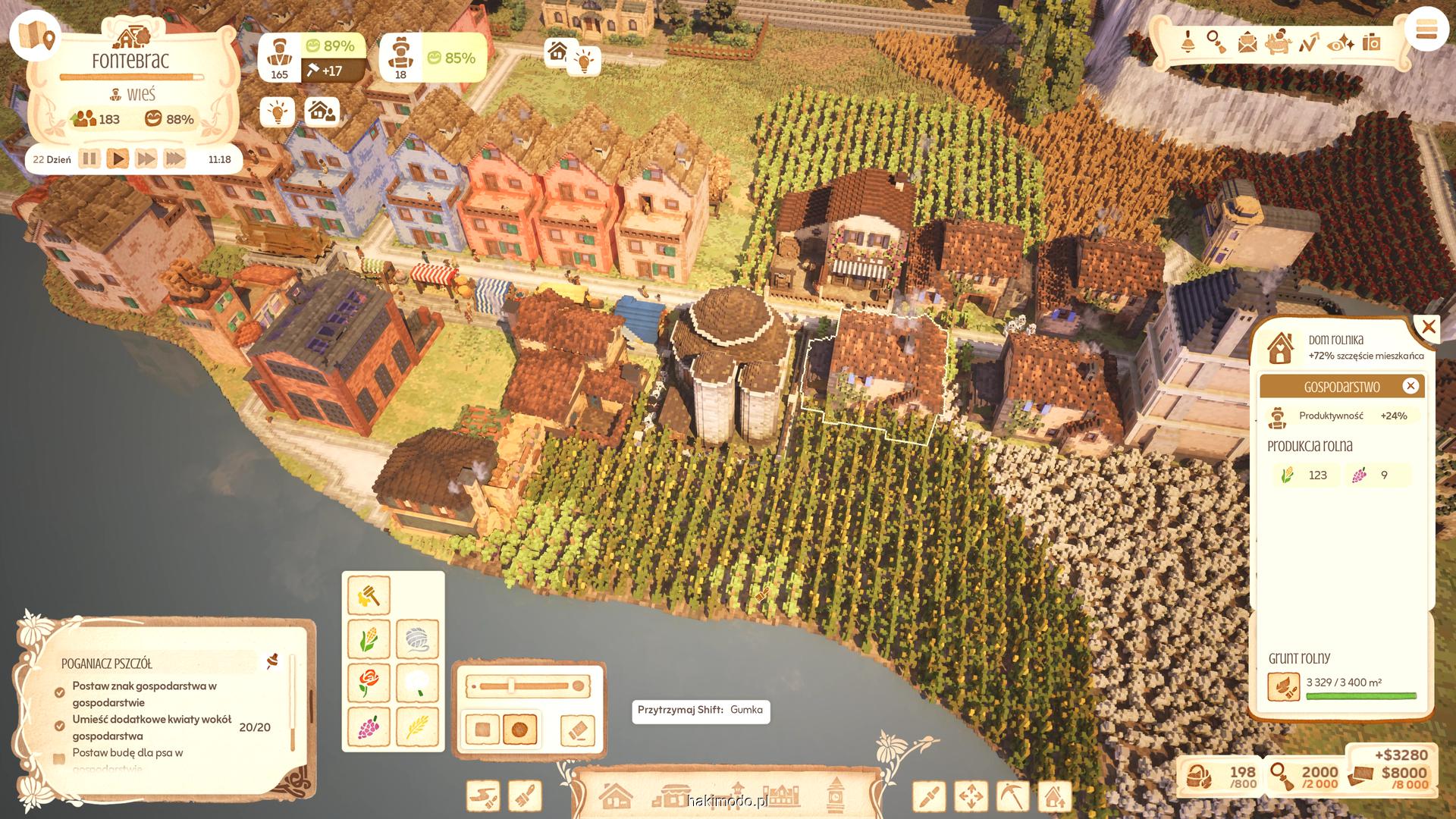
Task: Open the hamburger main menu
Action: click(1426, 30)
